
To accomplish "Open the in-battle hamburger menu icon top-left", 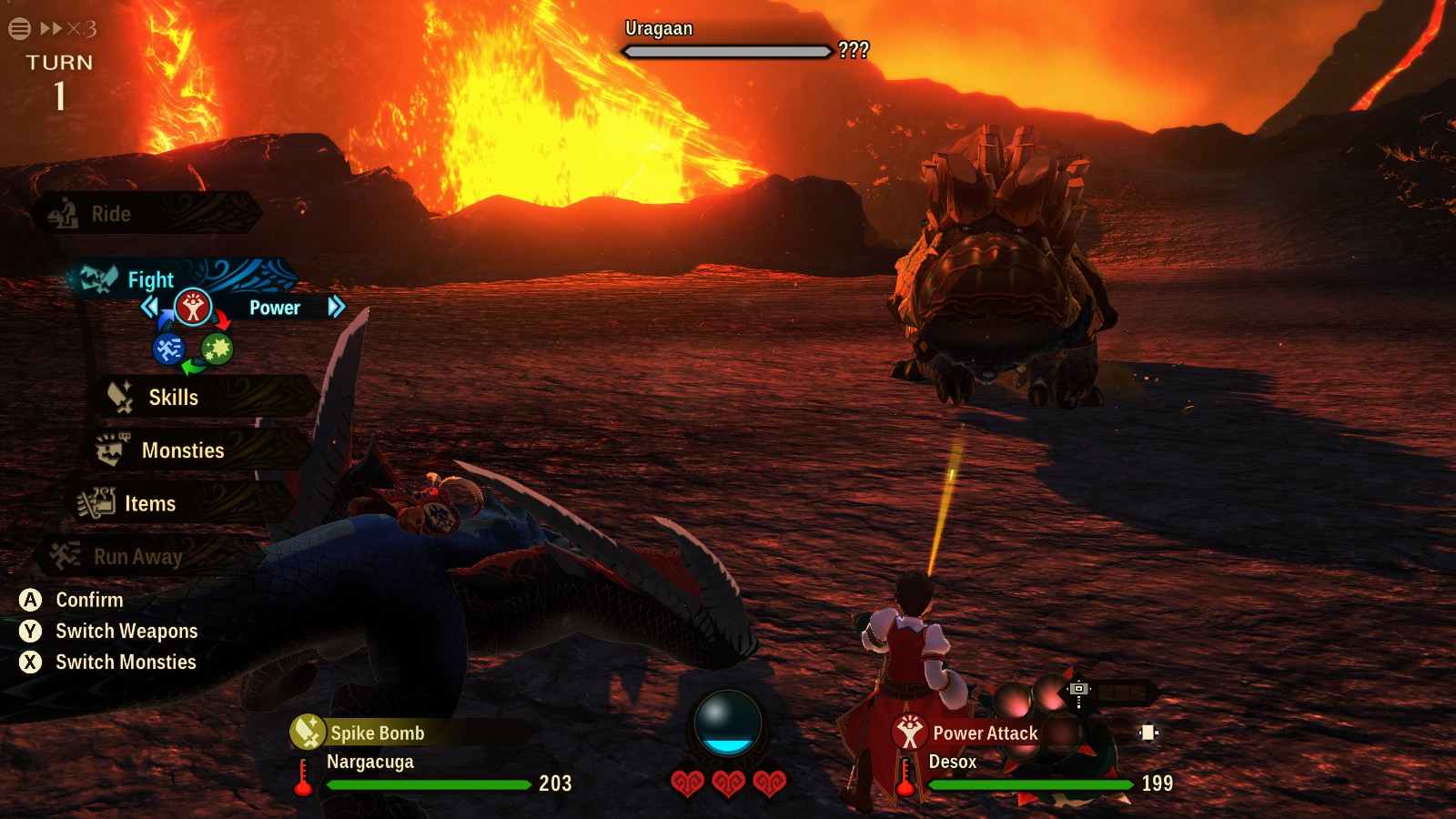I will [x=17, y=28].
